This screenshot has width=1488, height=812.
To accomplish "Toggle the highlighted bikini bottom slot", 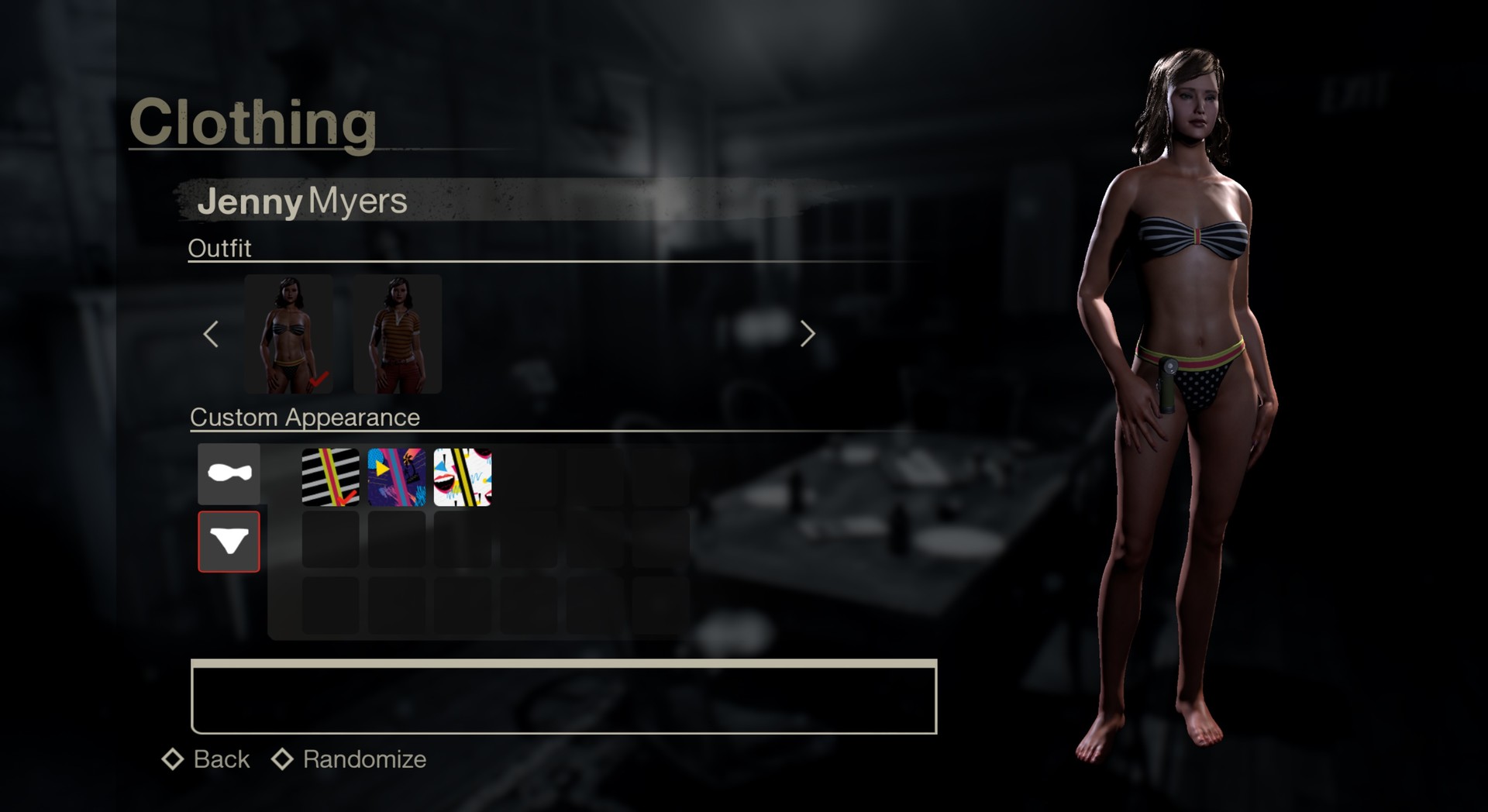I will tap(229, 542).
